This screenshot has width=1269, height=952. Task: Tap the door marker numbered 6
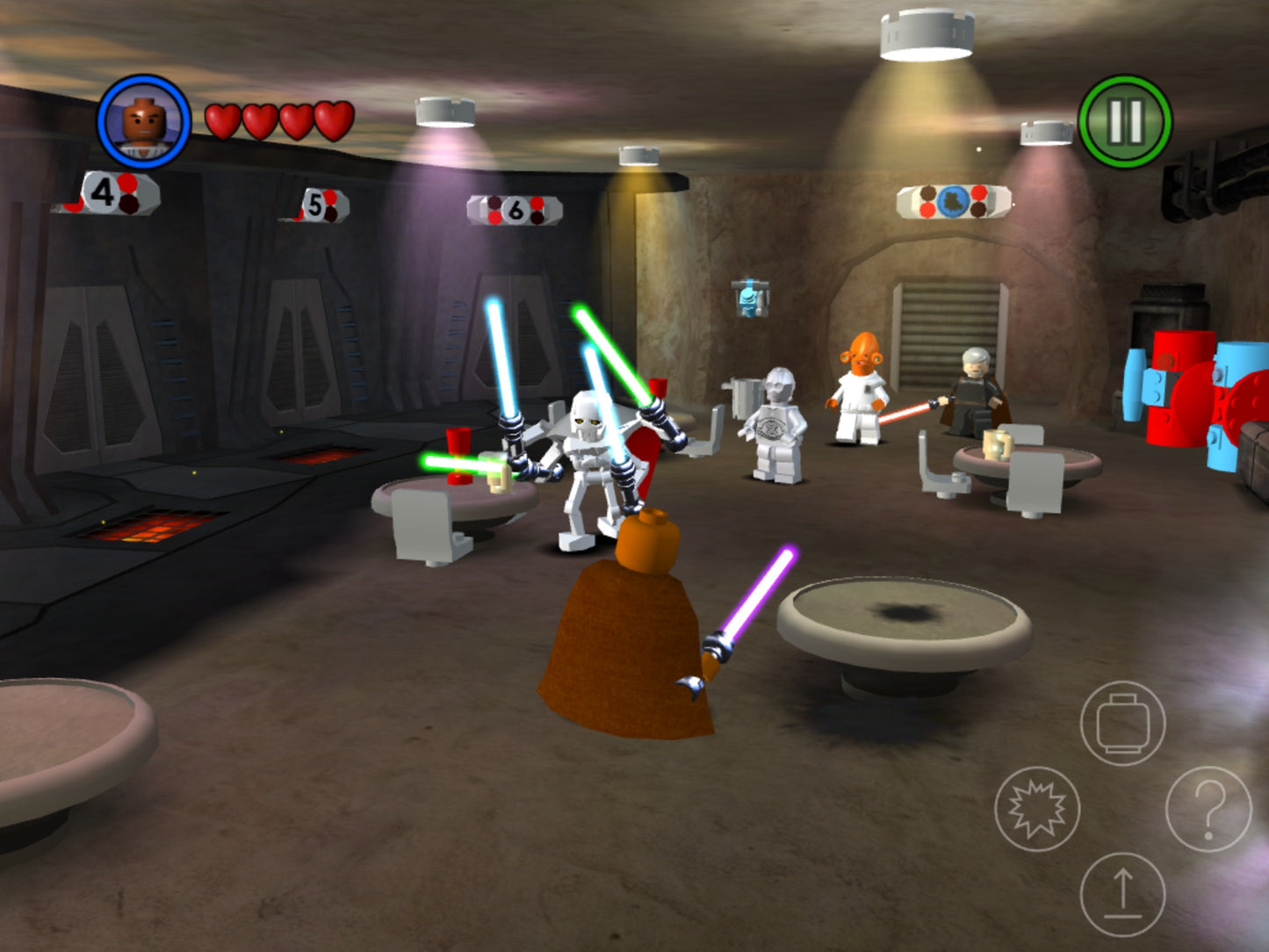click(x=515, y=211)
